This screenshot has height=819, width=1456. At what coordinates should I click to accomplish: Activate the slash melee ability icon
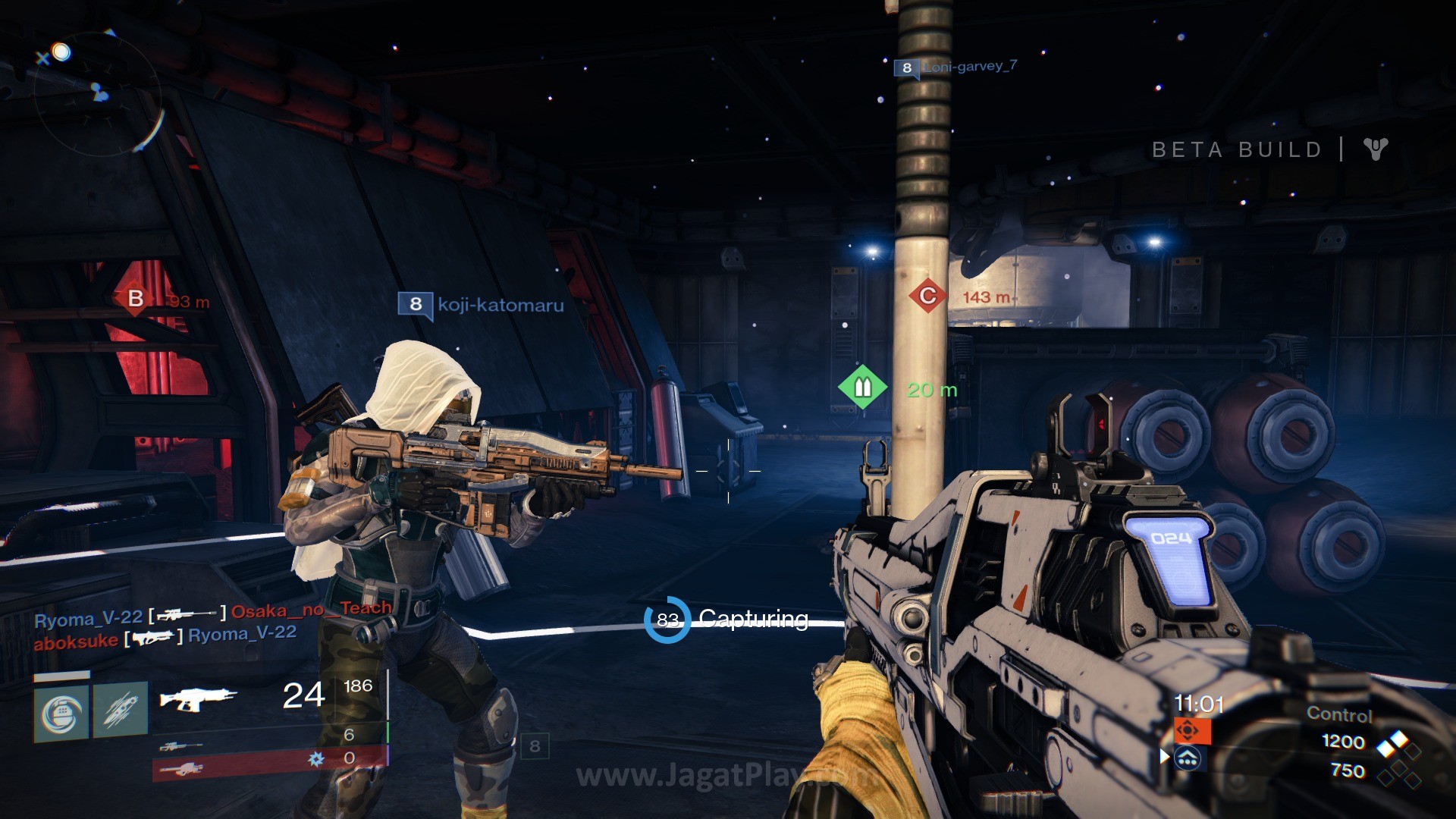click(x=121, y=711)
